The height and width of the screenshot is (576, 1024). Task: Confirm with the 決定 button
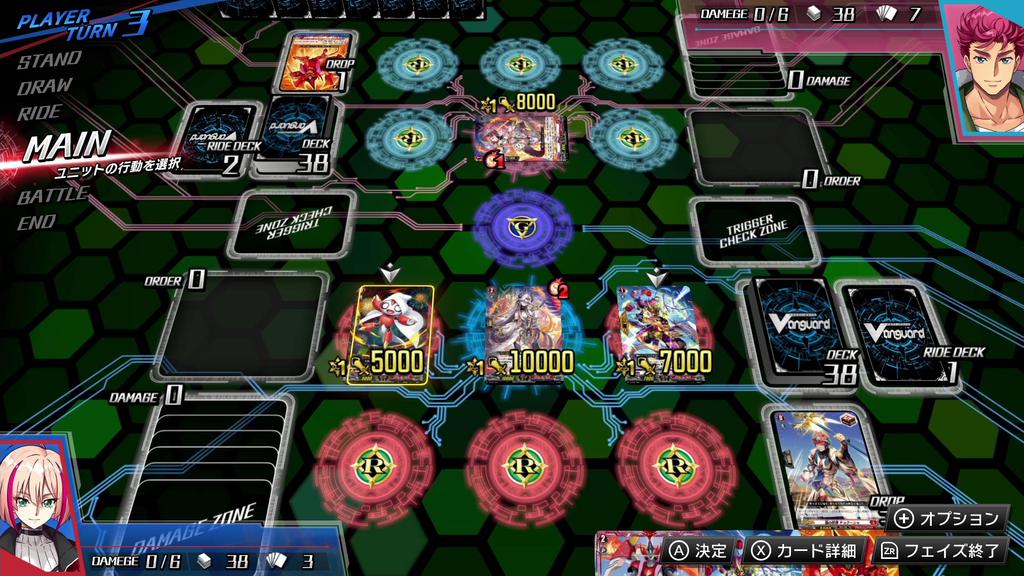pos(700,550)
